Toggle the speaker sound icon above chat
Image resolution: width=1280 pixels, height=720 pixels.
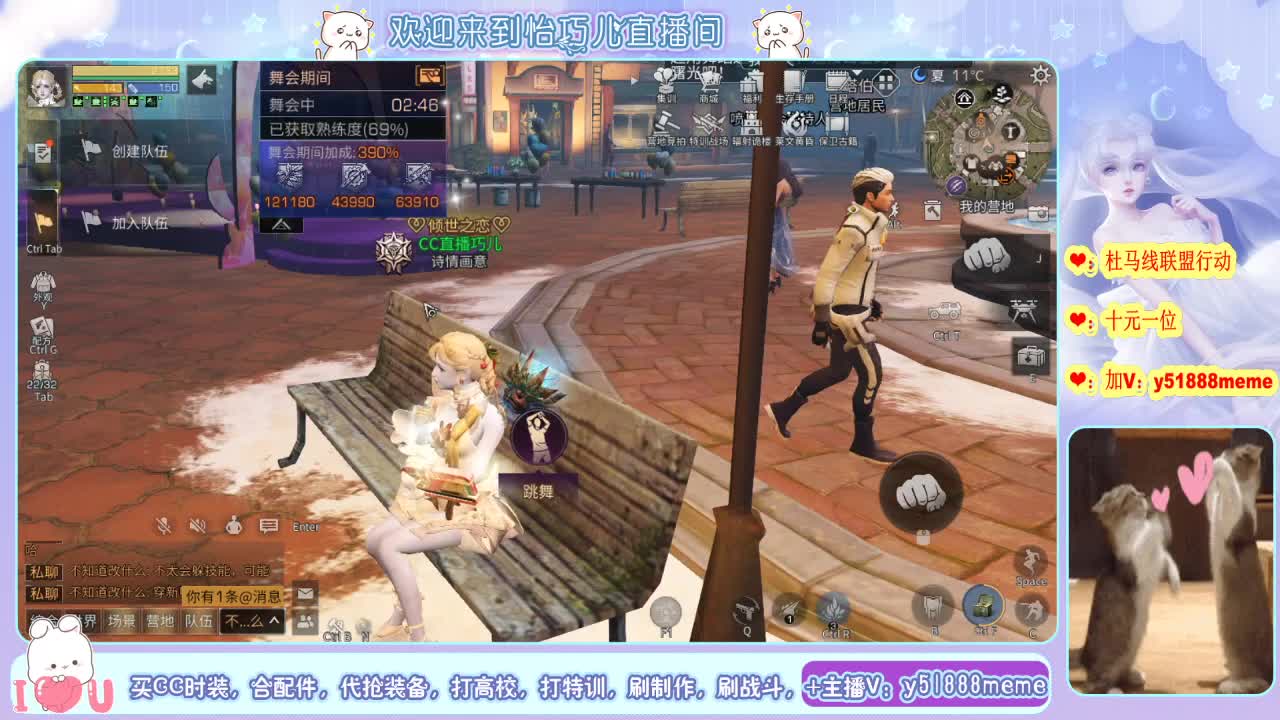(196, 526)
